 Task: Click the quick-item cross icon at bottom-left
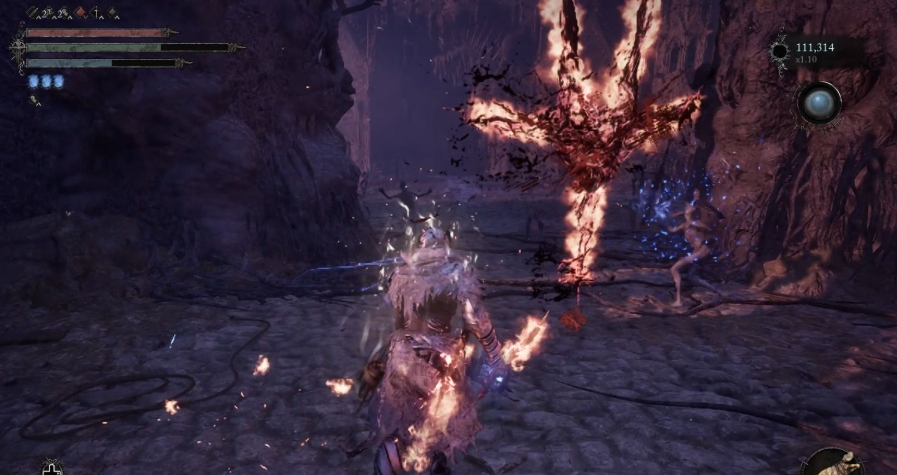click(51, 467)
